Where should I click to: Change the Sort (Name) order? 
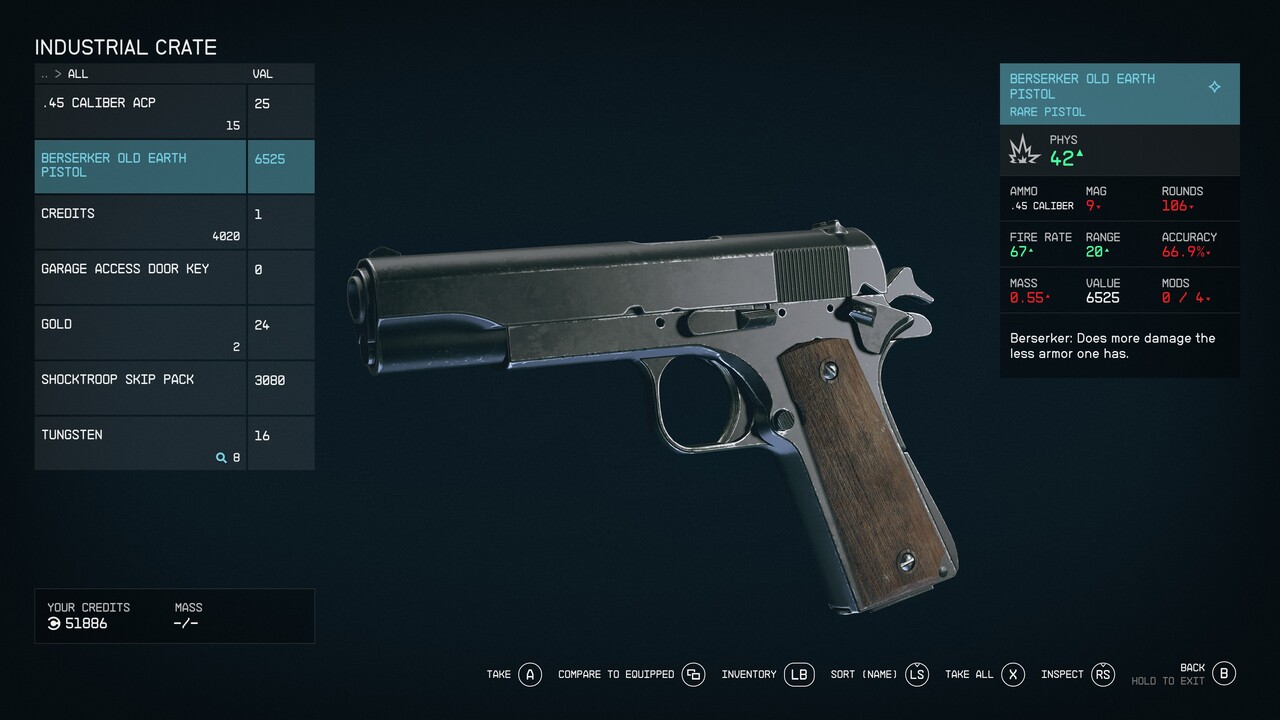point(917,675)
